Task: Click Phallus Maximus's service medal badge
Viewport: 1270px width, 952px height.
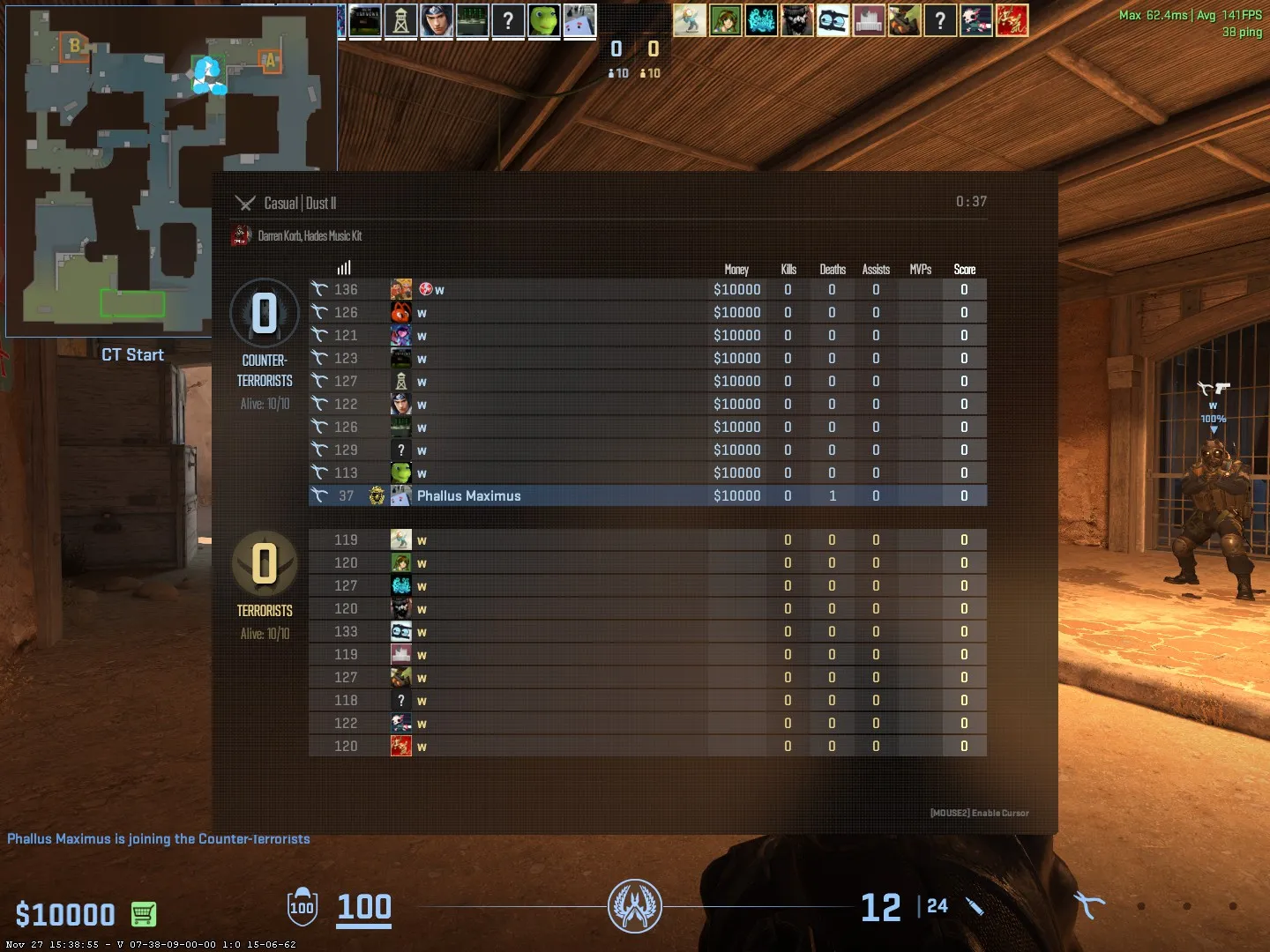Action: (x=377, y=495)
